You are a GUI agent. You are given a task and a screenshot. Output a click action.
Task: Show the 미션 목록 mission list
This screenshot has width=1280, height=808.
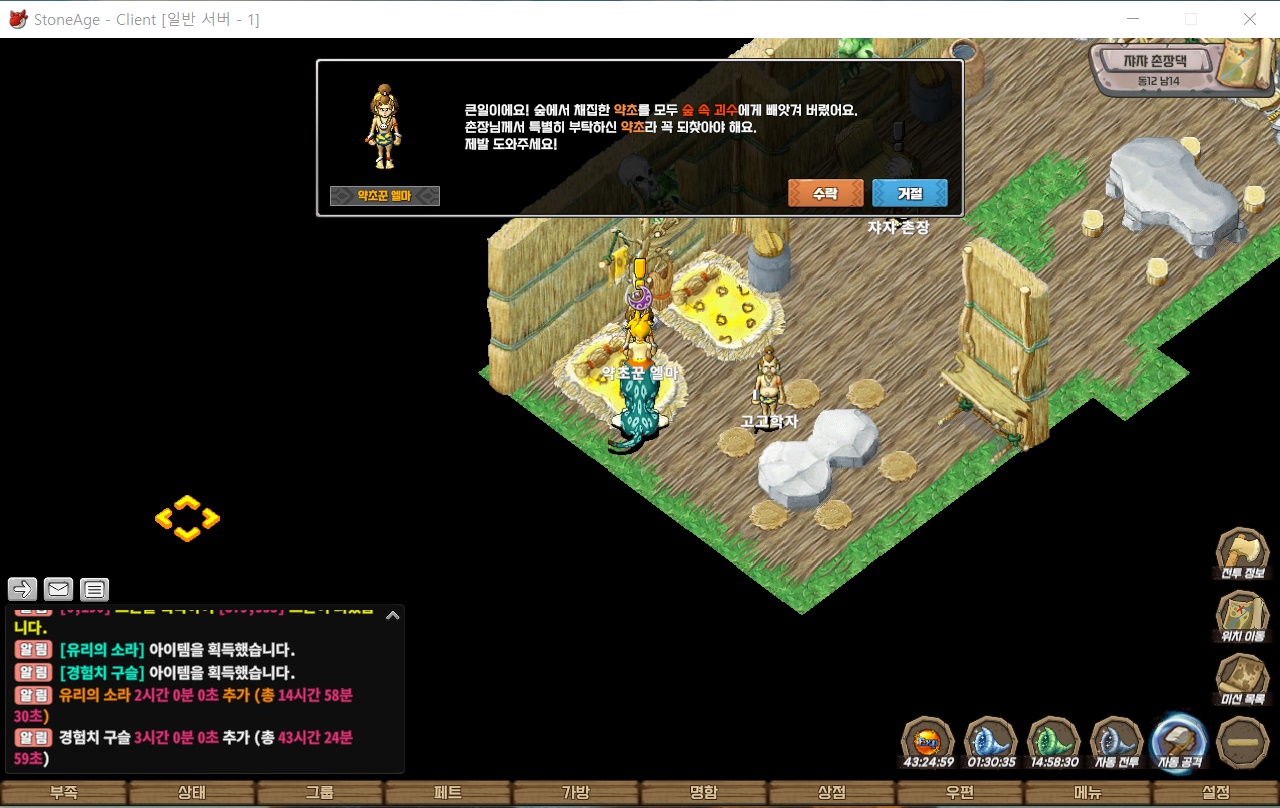click(x=1242, y=679)
